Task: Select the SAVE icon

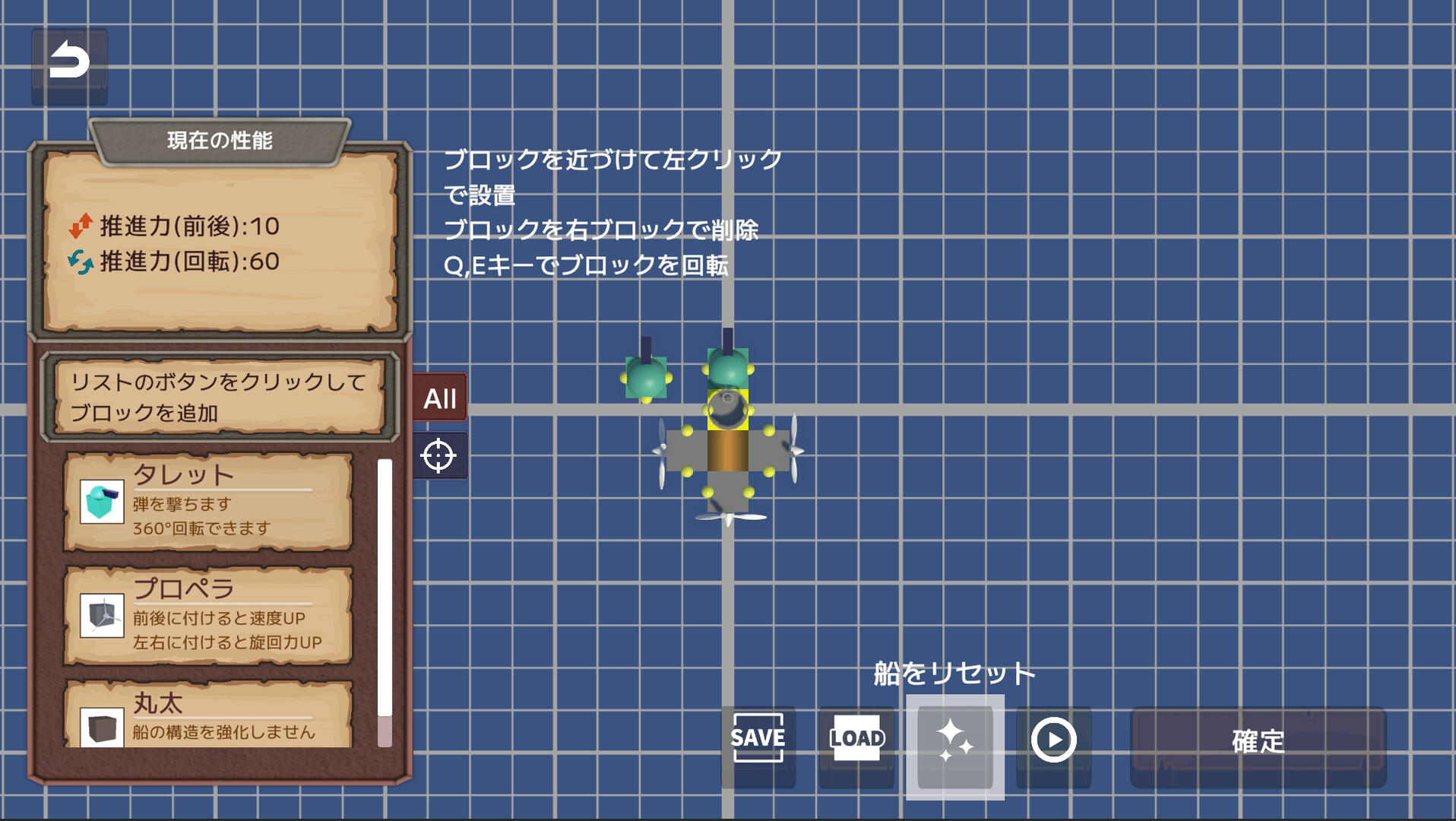Action: click(x=757, y=737)
